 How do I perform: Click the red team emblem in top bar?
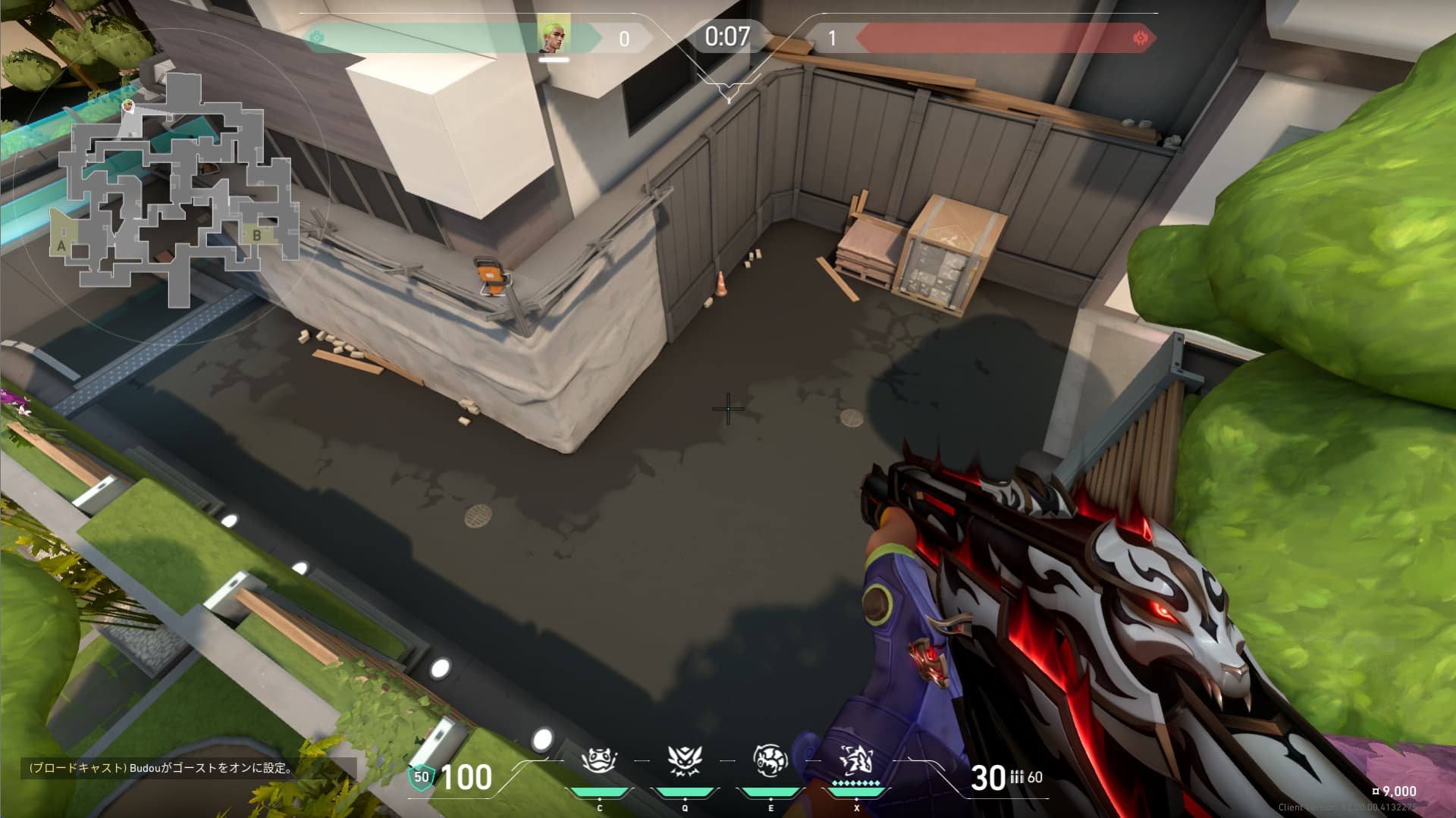(x=1140, y=38)
